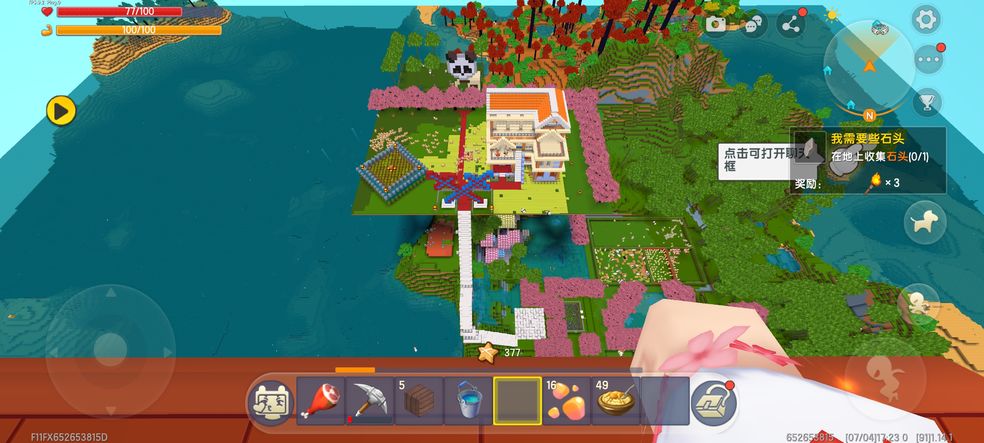The width and height of the screenshot is (984, 443).
Task: Open the trophy achievements icon
Action: pos(927,100)
